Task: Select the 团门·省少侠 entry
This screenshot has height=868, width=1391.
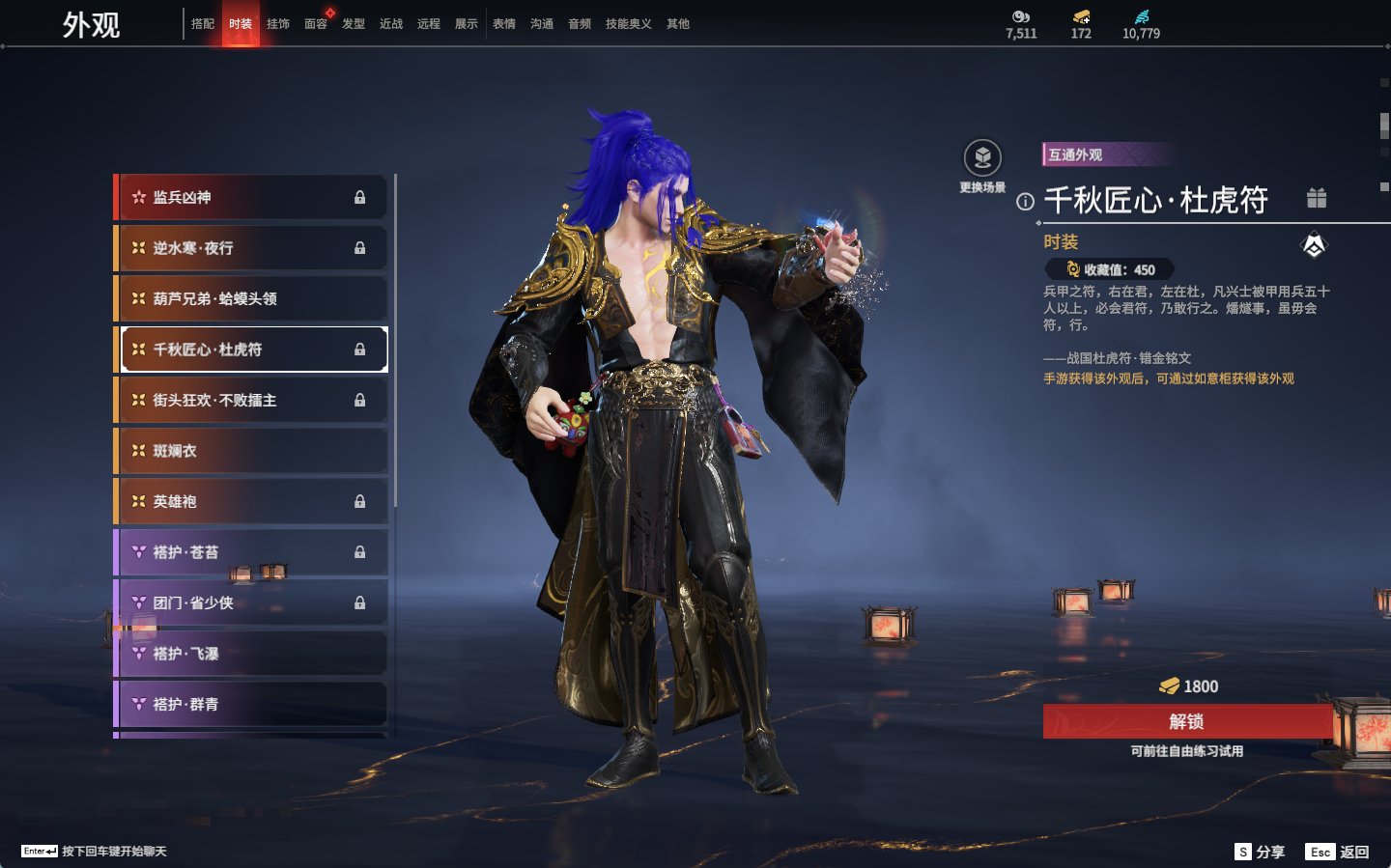Action: click(x=251, y=602)
